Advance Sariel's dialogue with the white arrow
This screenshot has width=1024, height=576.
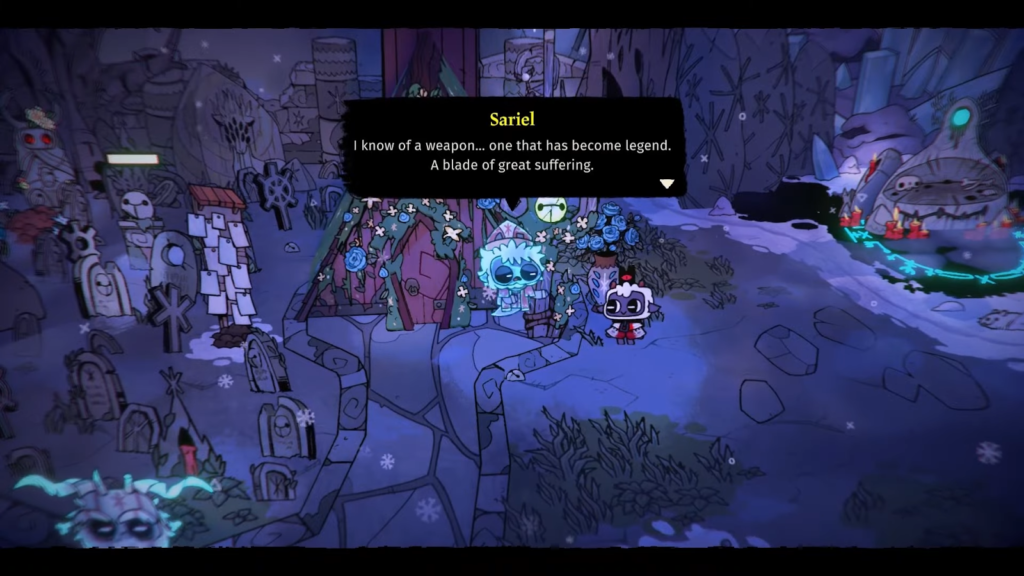point(667,184)
